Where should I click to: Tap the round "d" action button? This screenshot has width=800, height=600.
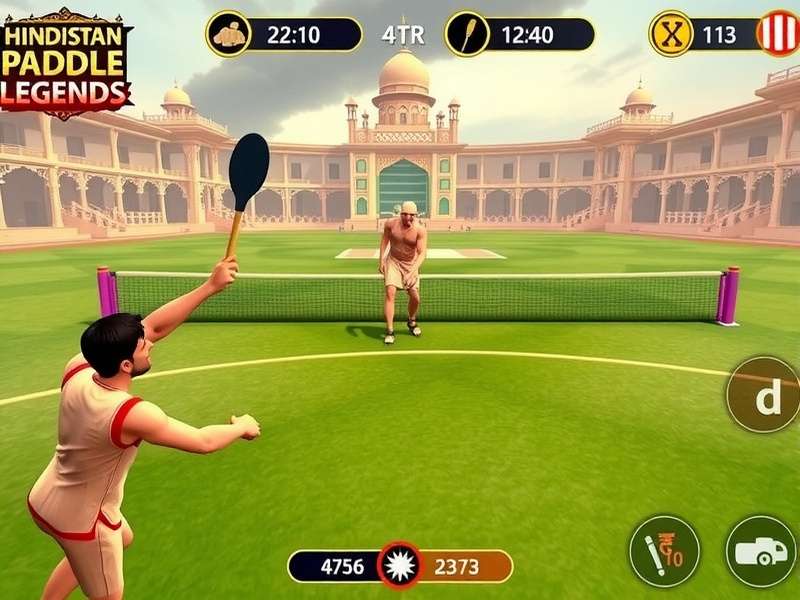point(765,394)
